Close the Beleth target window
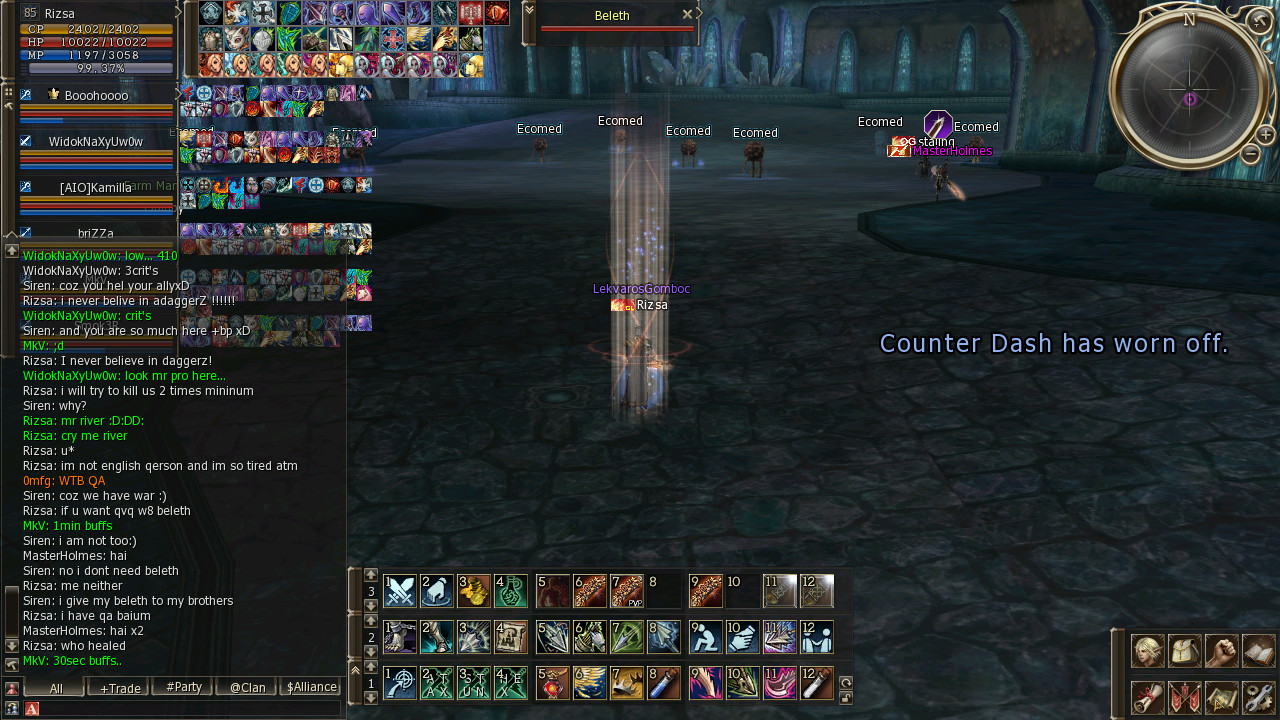This screenshot has height=720, width=1280. 687,14
